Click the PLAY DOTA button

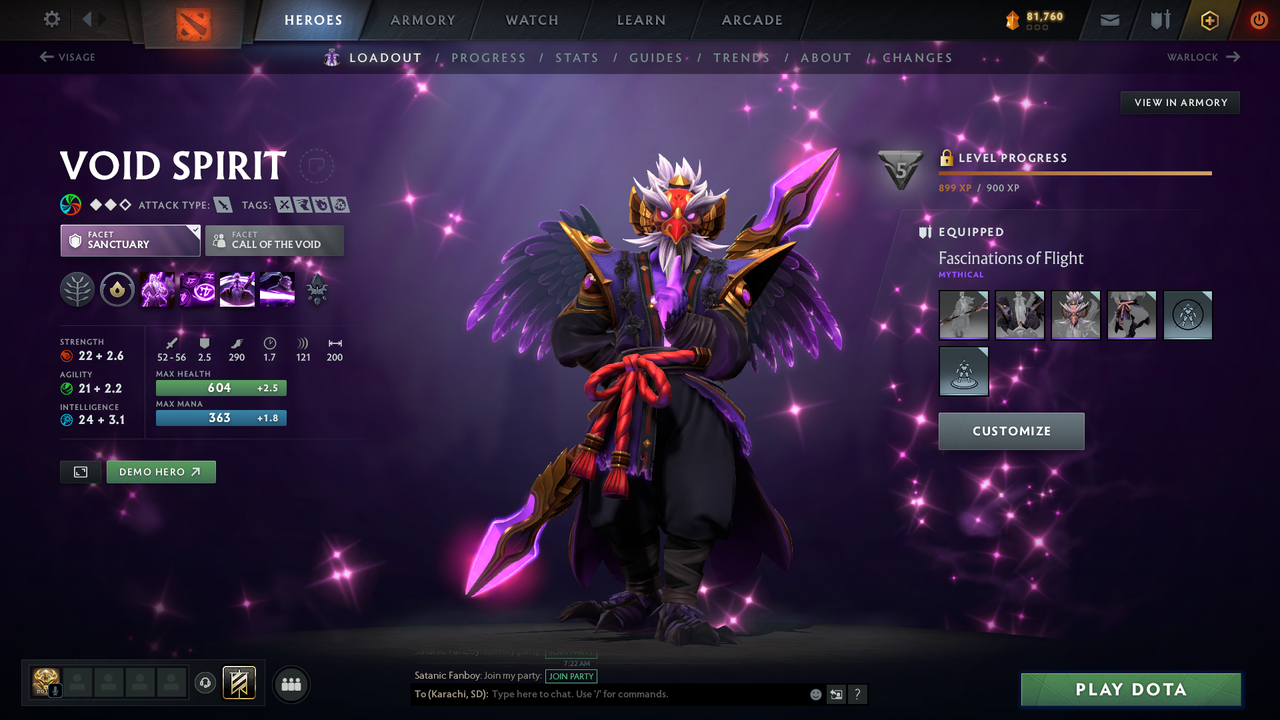1130,689
